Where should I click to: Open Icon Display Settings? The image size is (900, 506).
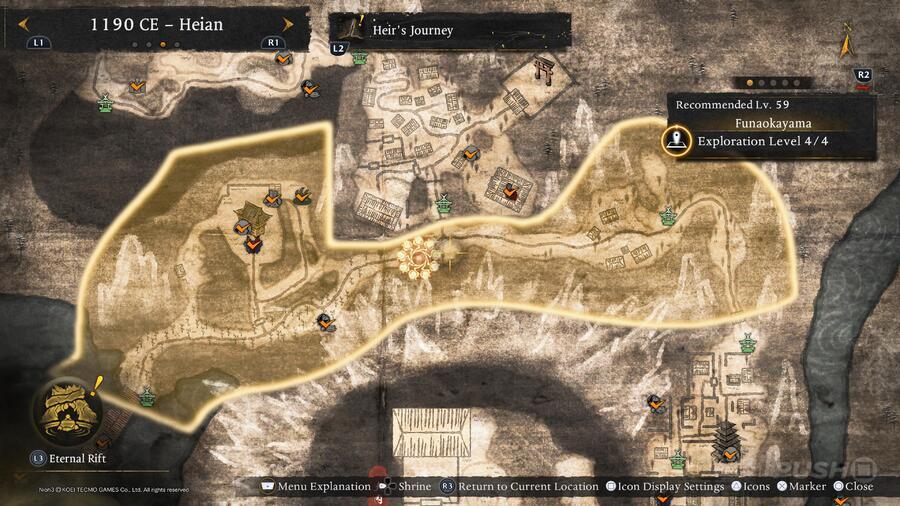tap(668, 486)
